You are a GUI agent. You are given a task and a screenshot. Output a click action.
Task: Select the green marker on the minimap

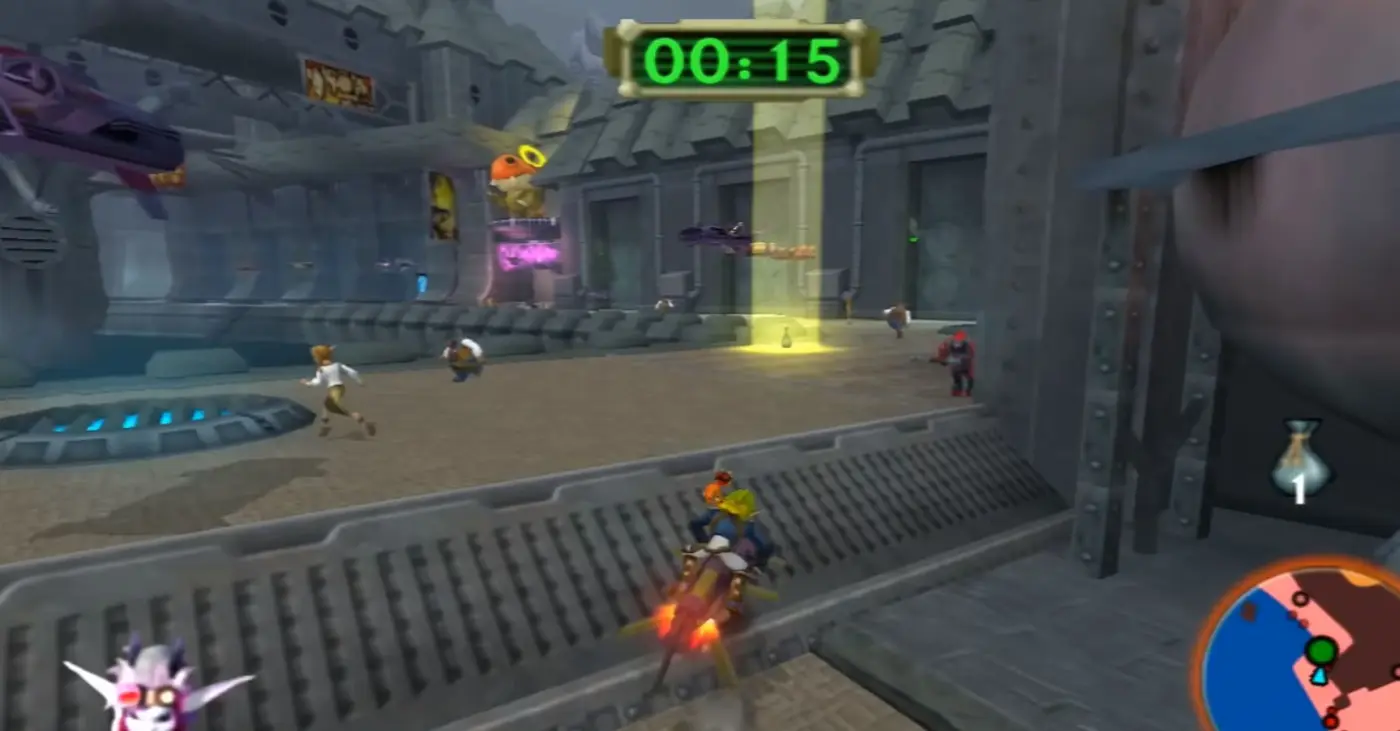(x=1322, y=651)
